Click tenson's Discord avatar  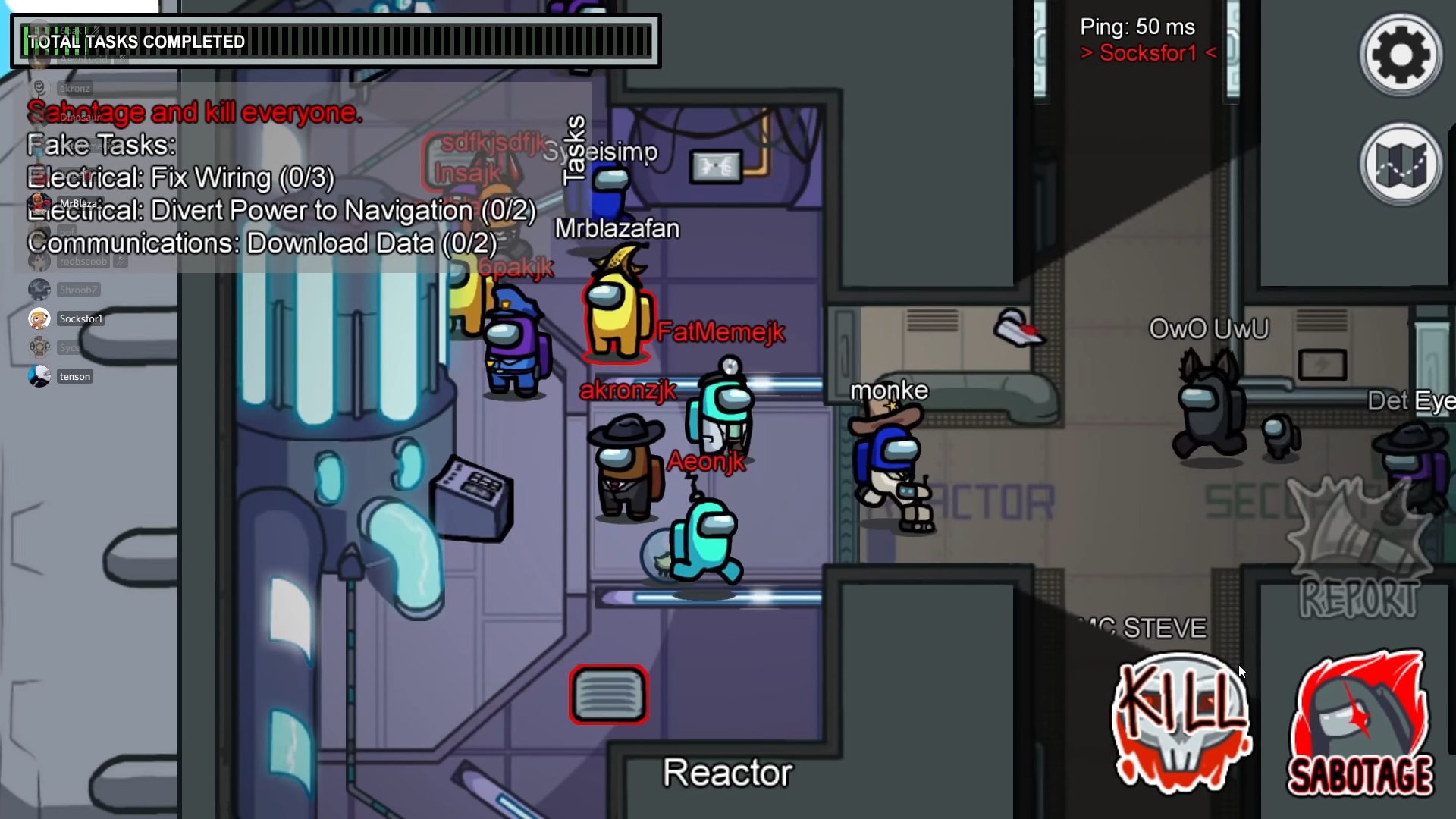point(39,375)
